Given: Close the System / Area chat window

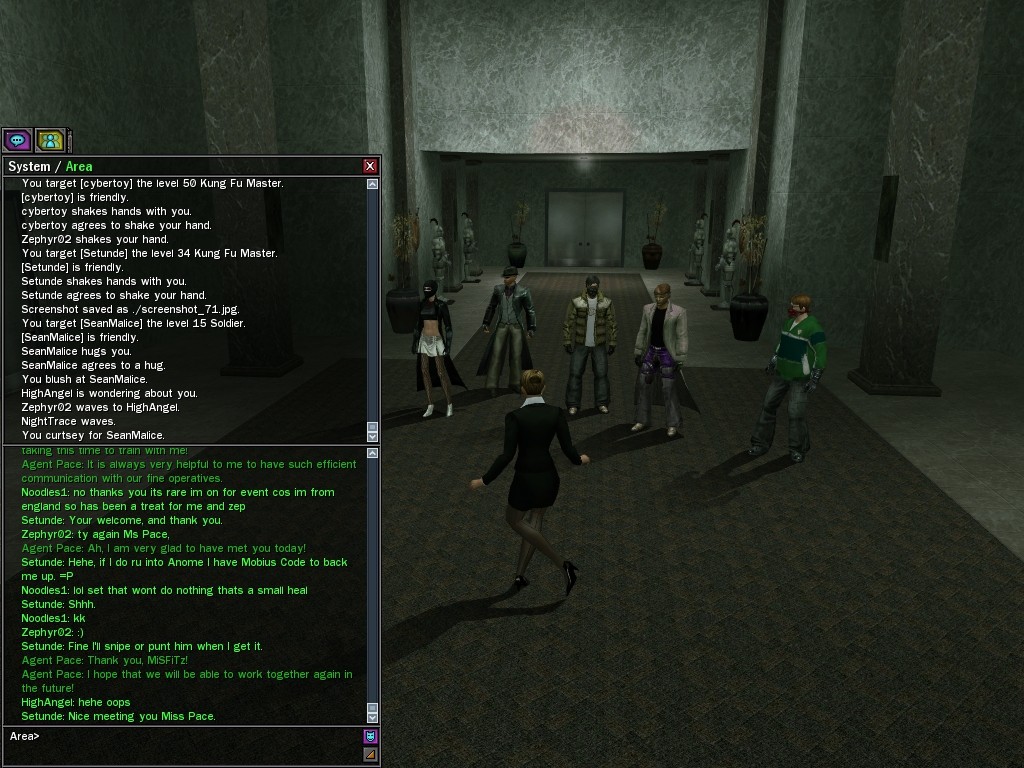Looking at the screenshot, I should coord(370,166).
